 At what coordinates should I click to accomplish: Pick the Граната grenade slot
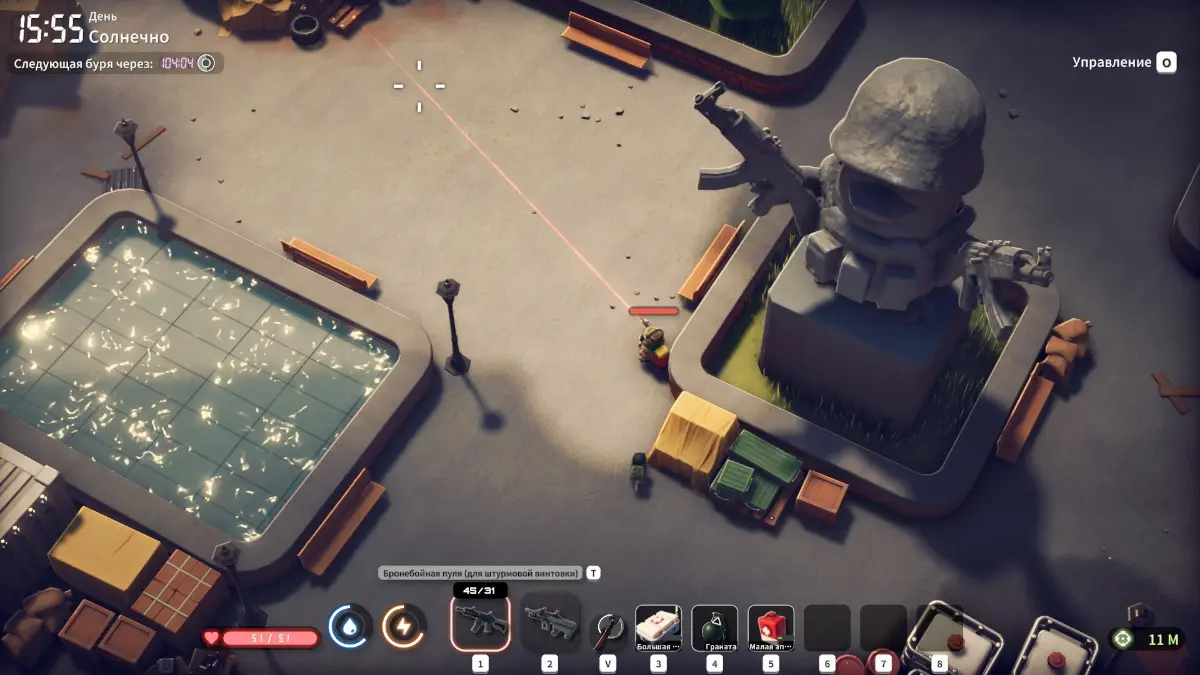pos(714,627)
